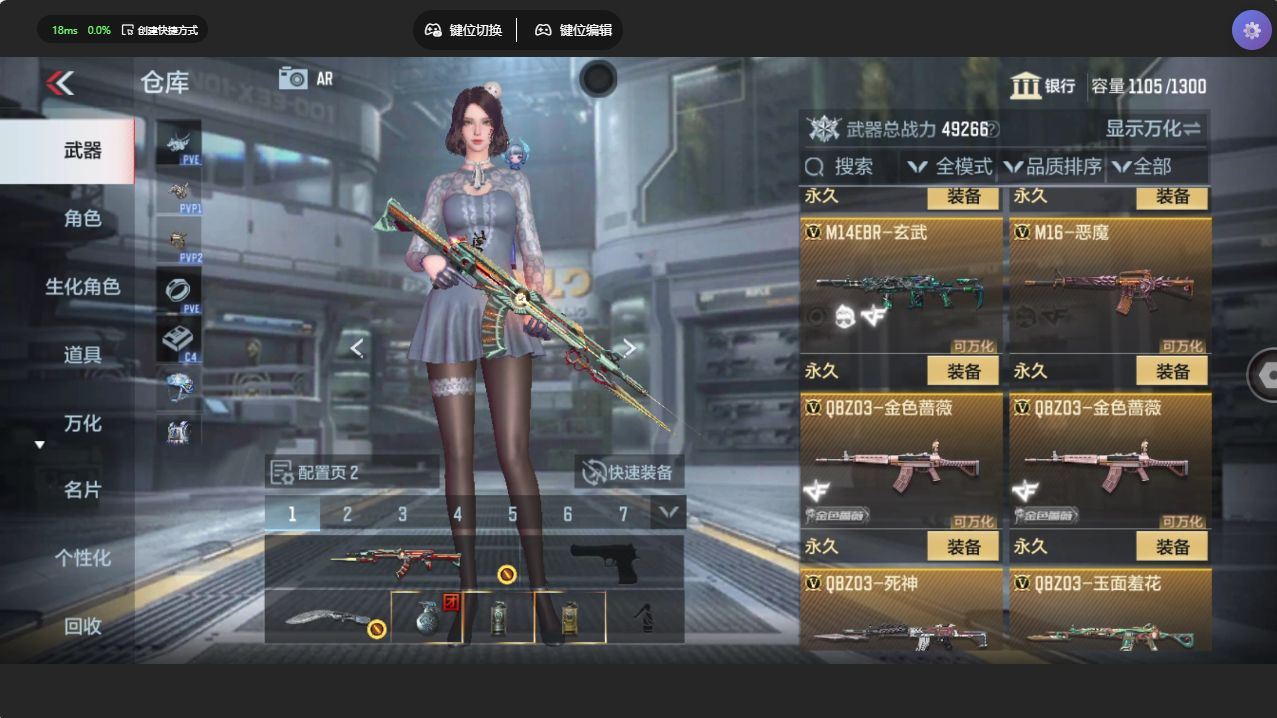Select the Desert Eagle pistol slot
This screenshot has width=1277, height=718.
coord(603,562)
